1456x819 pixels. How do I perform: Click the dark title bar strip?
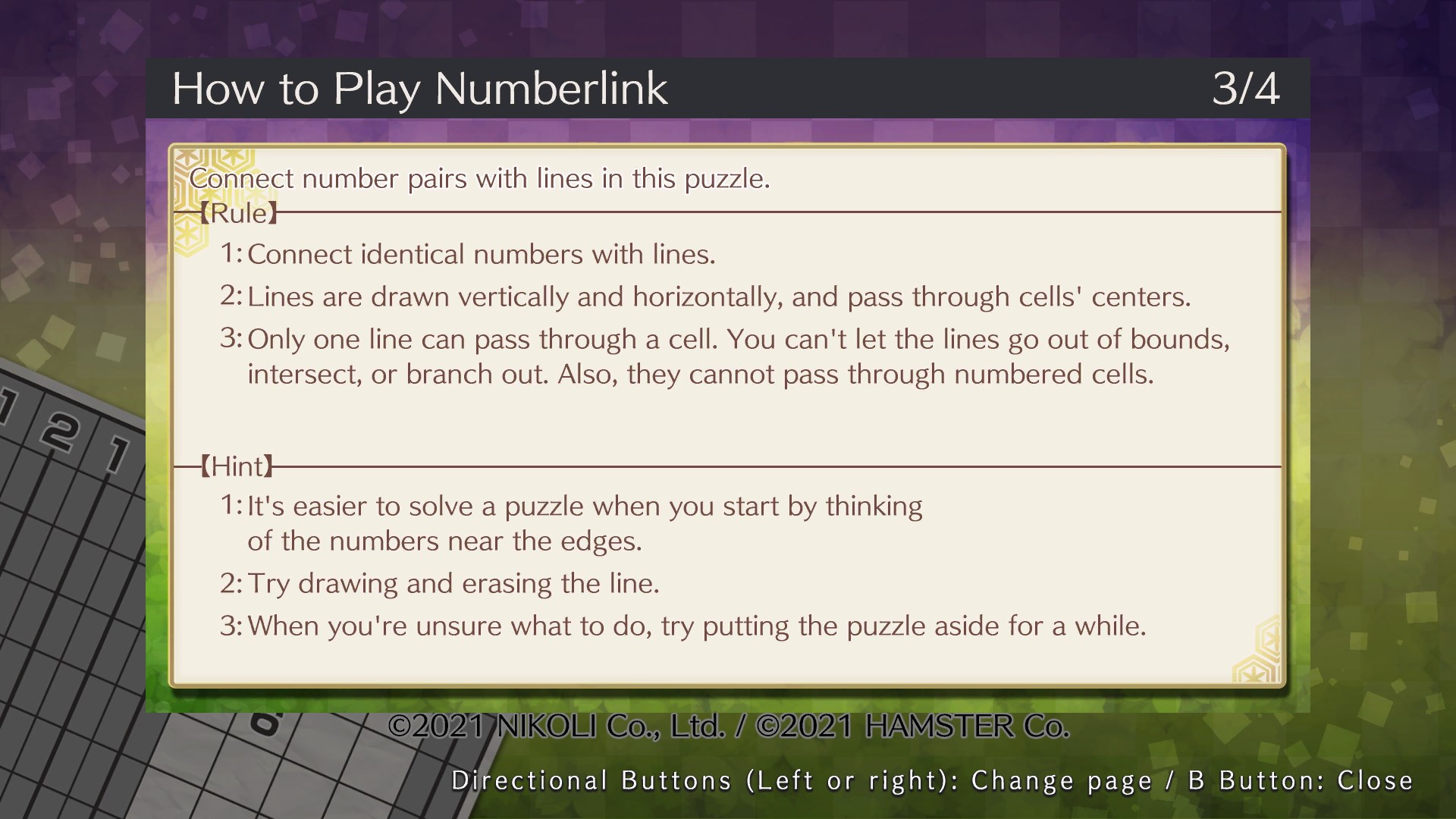910,88
